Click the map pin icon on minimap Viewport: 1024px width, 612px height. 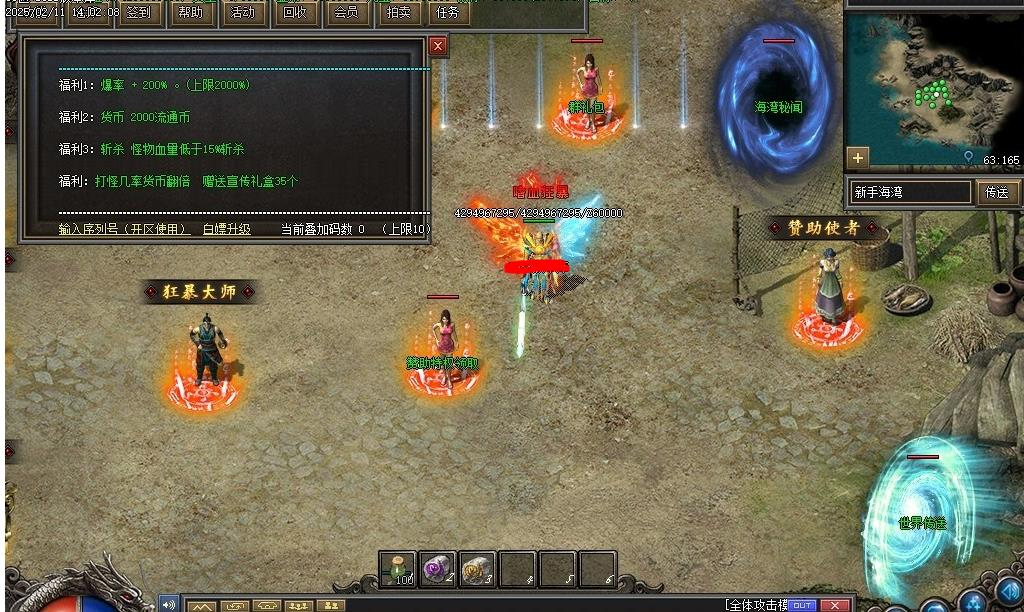pos(968,158)
